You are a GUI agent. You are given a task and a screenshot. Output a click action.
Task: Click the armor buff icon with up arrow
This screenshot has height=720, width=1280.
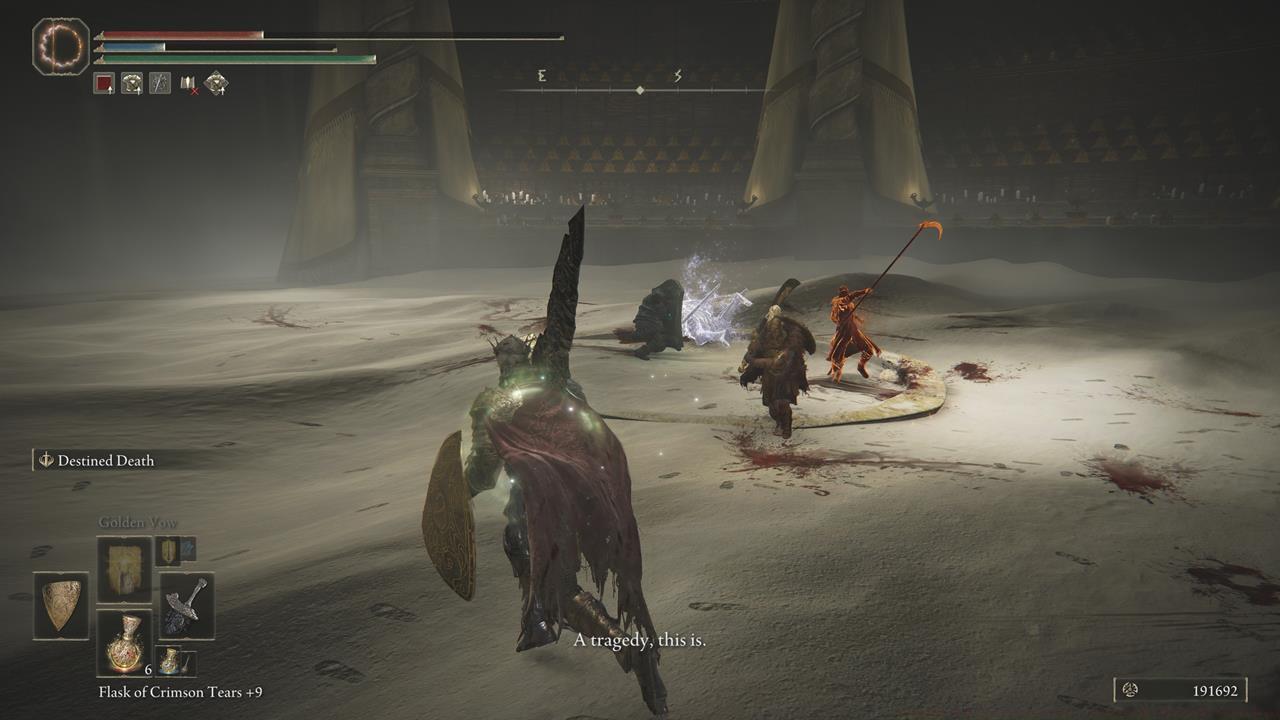[130, 83]
